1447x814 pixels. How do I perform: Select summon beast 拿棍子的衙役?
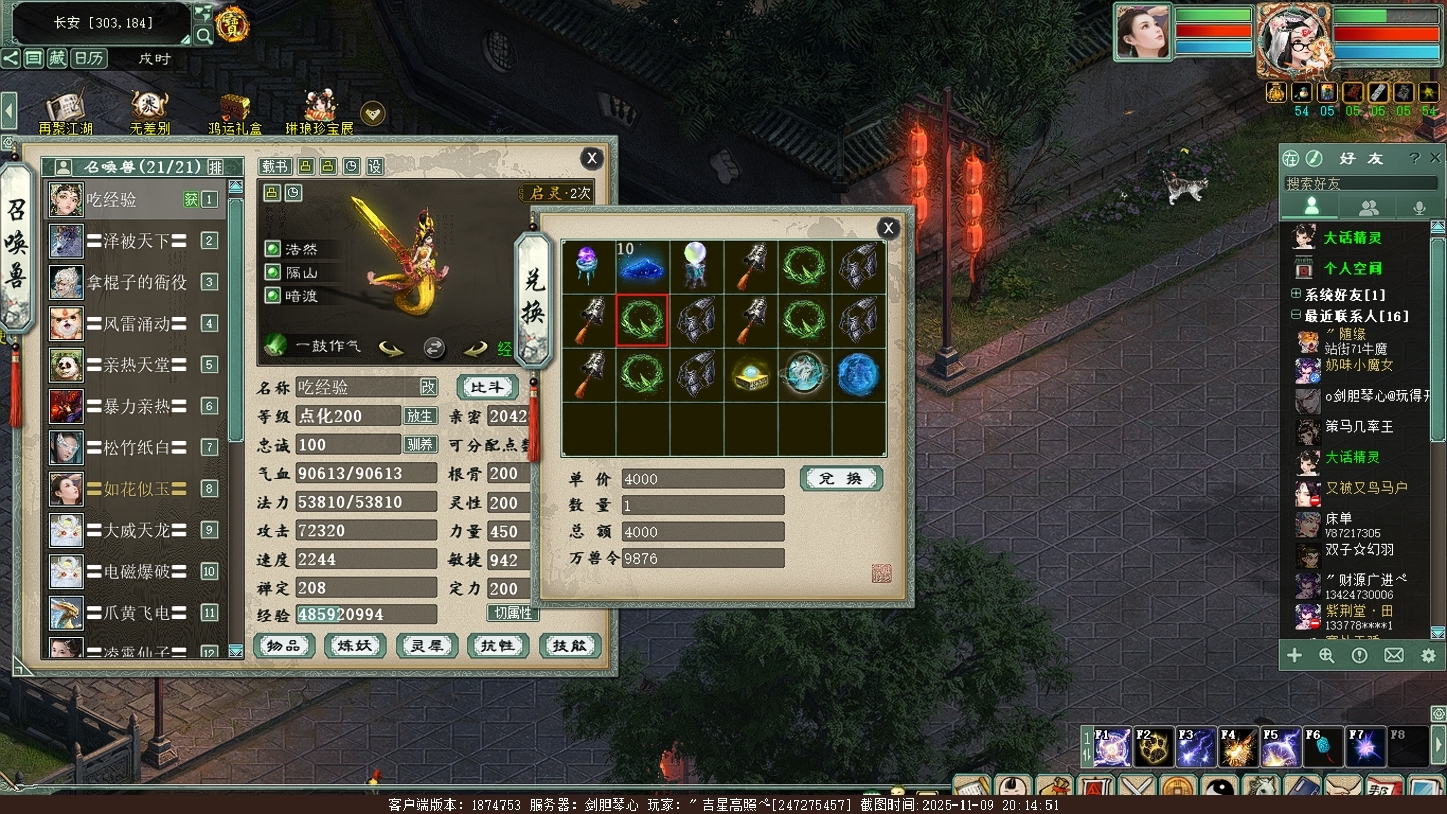(x=136, y=282)
